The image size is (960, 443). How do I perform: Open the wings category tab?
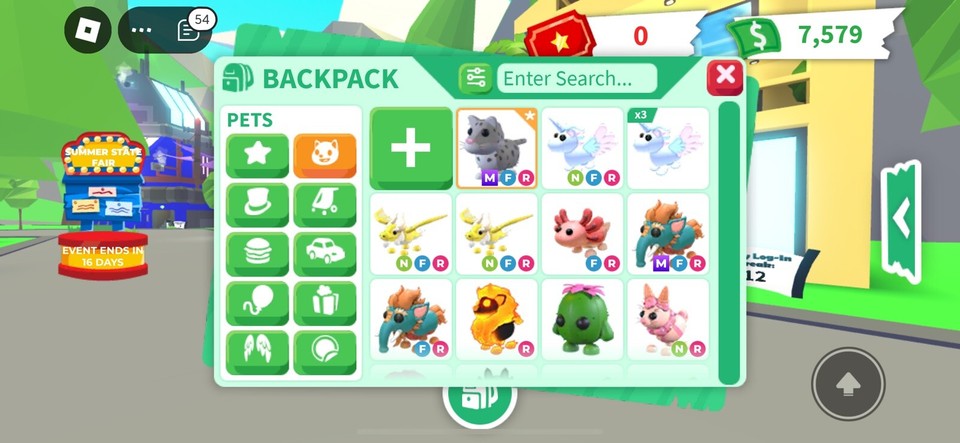tap(257, 352)
